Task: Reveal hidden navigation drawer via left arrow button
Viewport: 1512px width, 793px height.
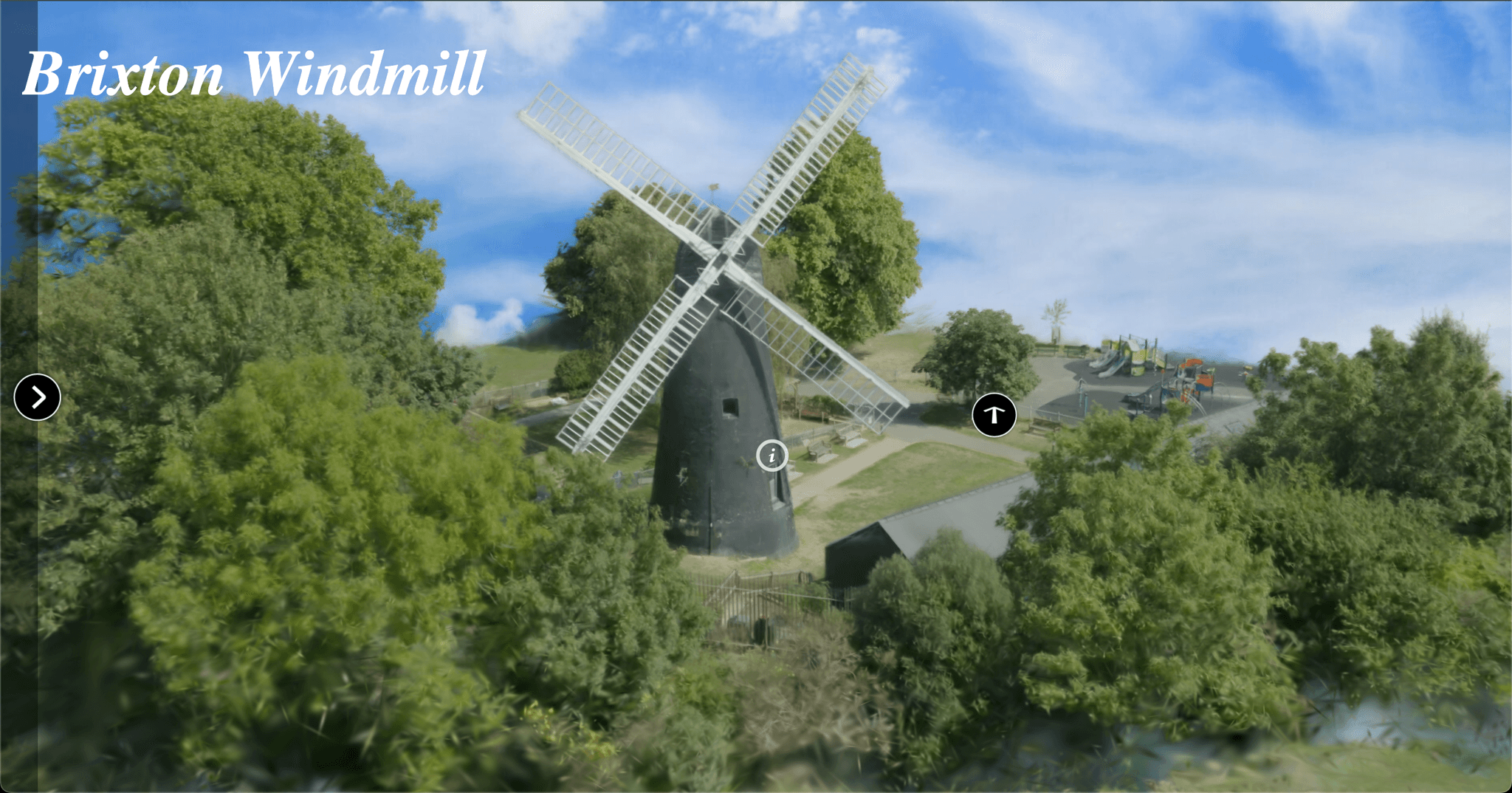Action: click(36, 396)
